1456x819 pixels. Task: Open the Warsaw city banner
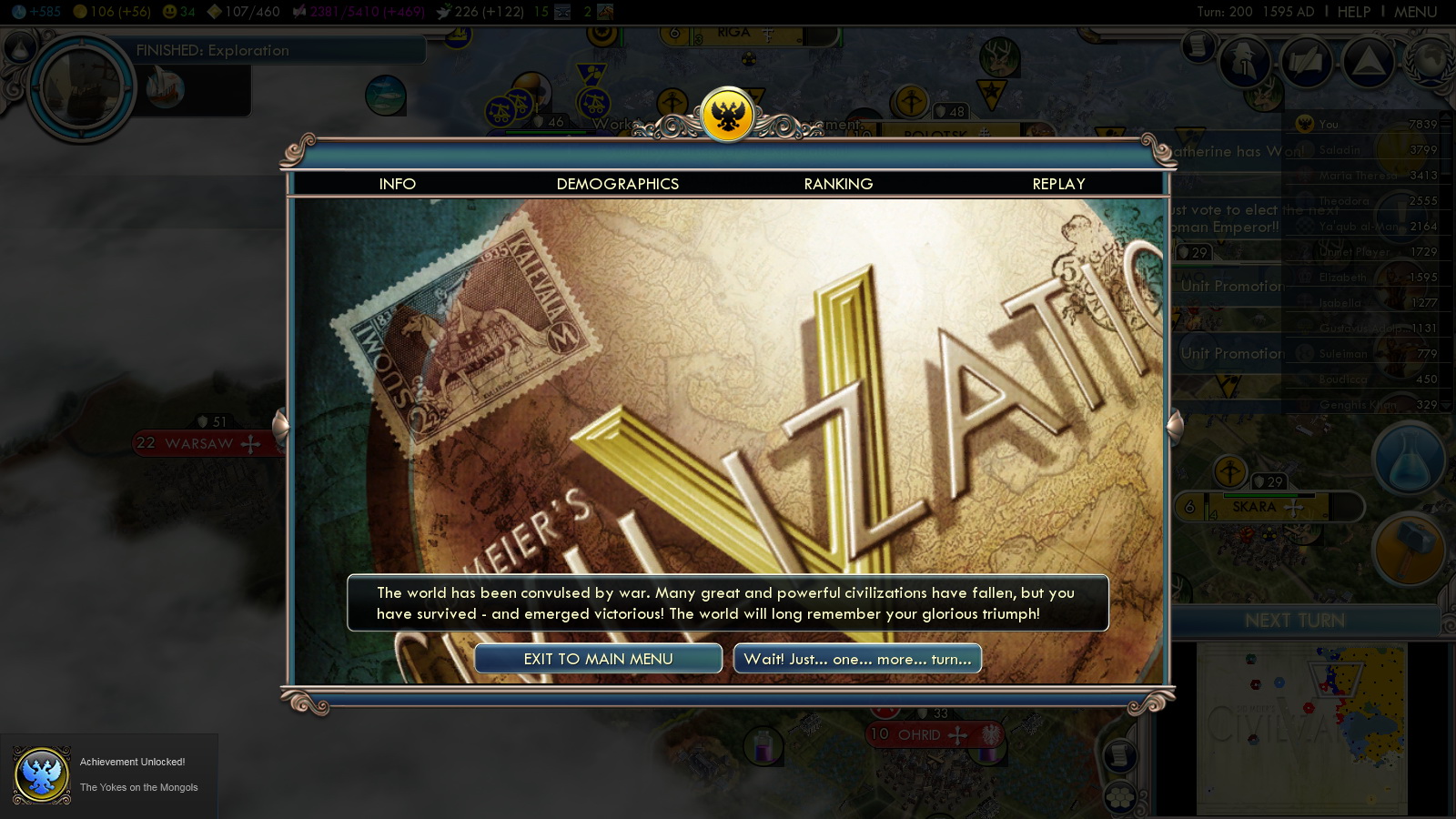[200, 443]
